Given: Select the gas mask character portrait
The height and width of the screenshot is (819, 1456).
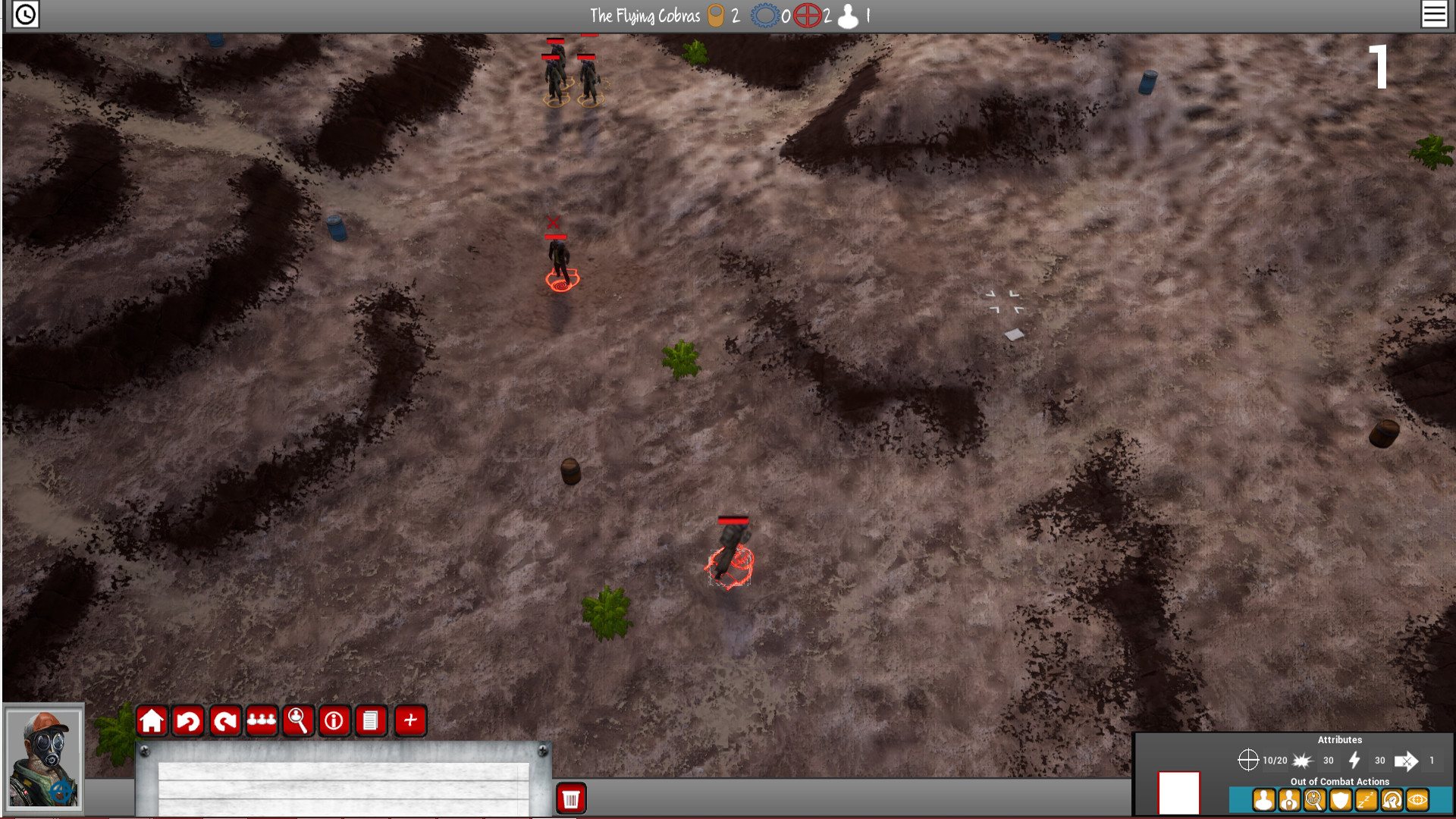Looking at the screenshot, I should pyautogui.click(x=43, y=759).
